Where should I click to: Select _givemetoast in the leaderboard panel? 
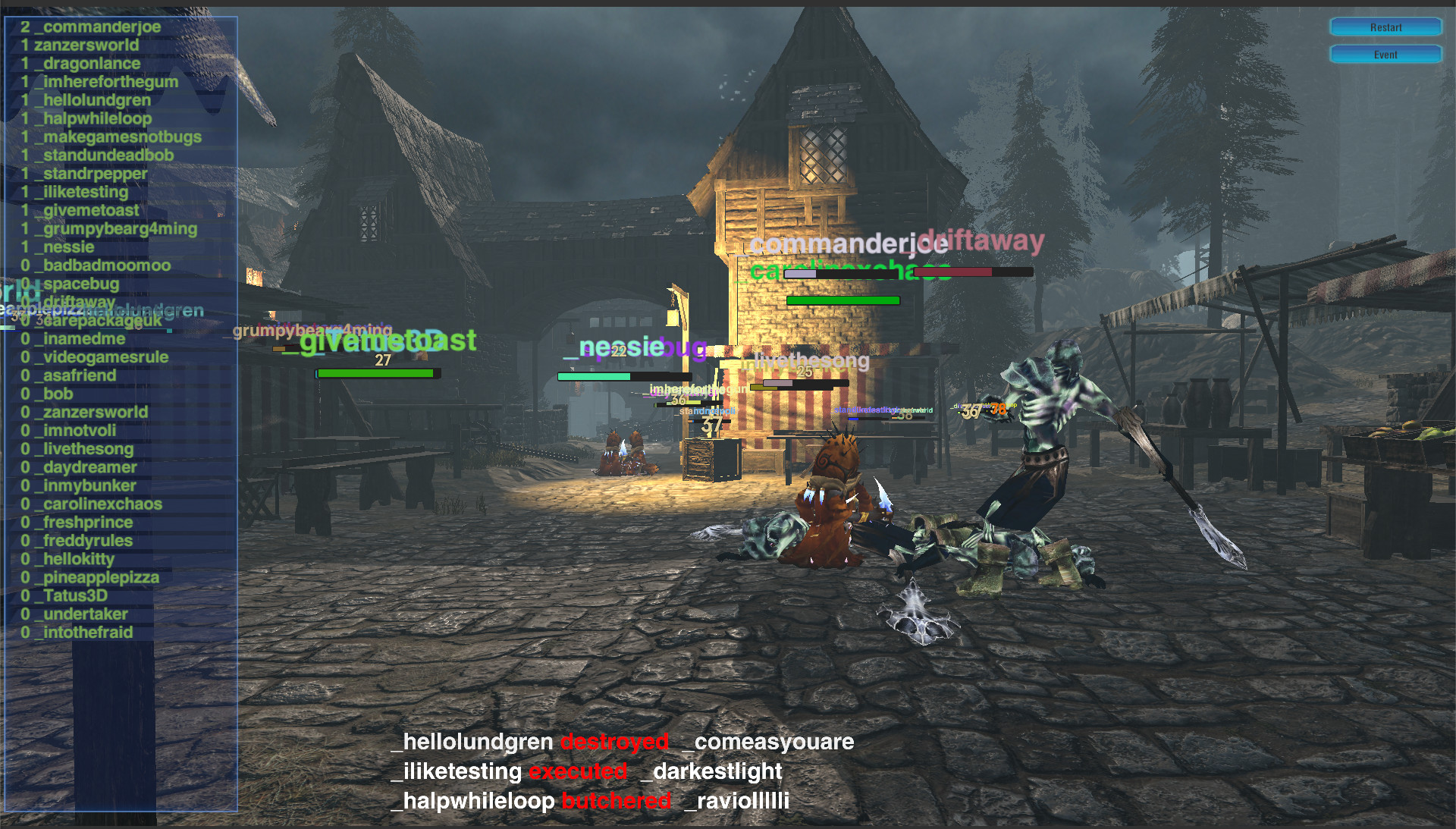(x=85, y=210)
